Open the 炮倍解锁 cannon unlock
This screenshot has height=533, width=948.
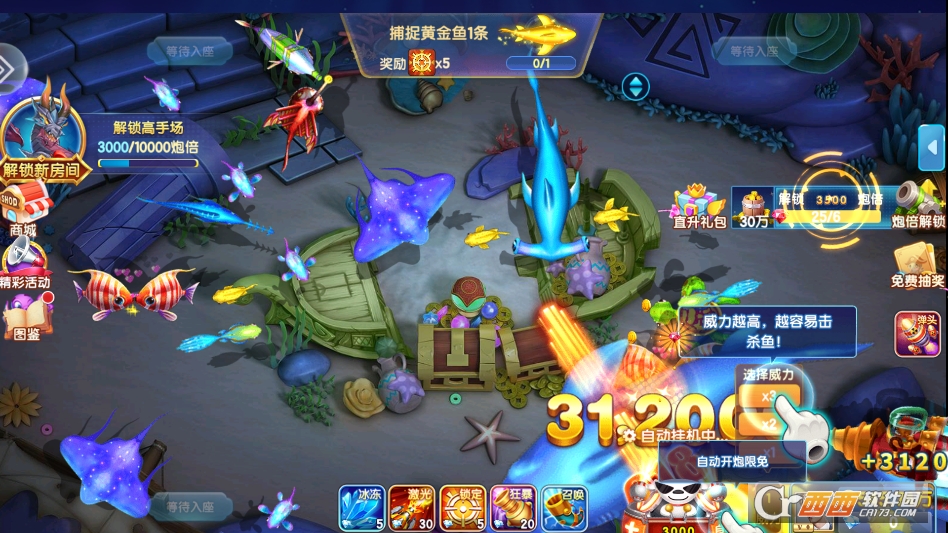tap(917, 204)
